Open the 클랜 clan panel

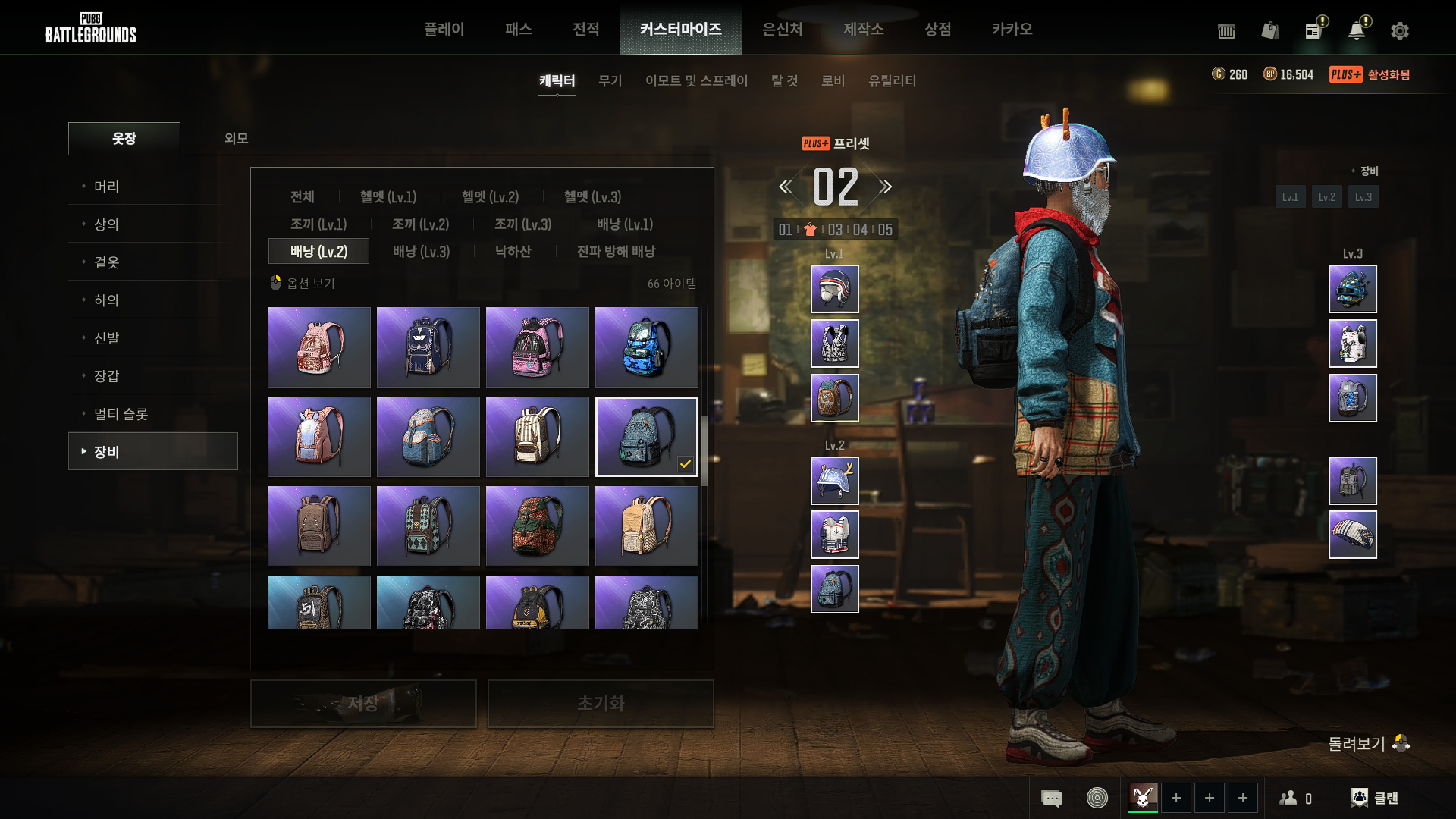coord(1375,798)
